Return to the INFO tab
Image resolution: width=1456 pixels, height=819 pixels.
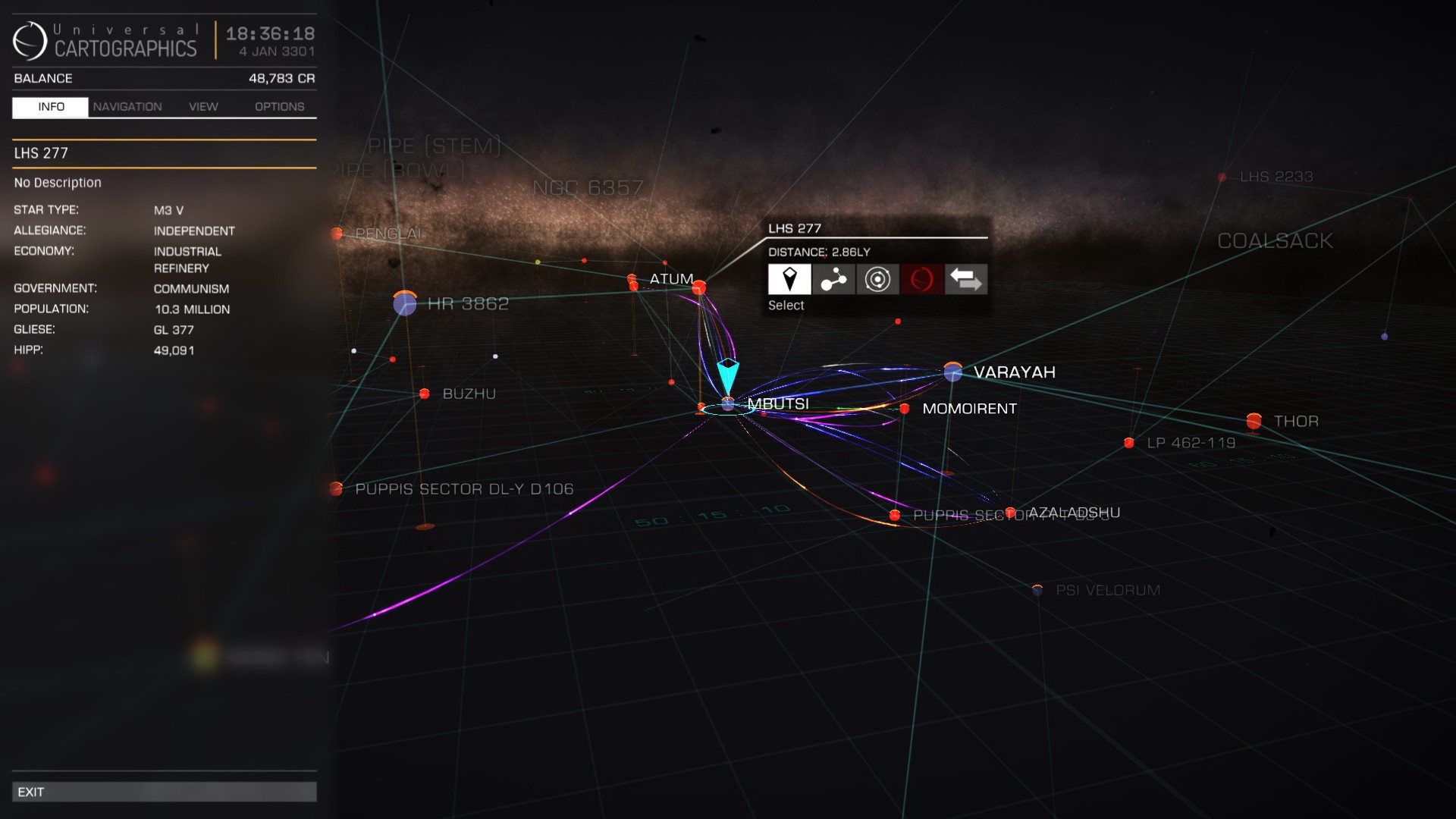click(x=49, y=107)
